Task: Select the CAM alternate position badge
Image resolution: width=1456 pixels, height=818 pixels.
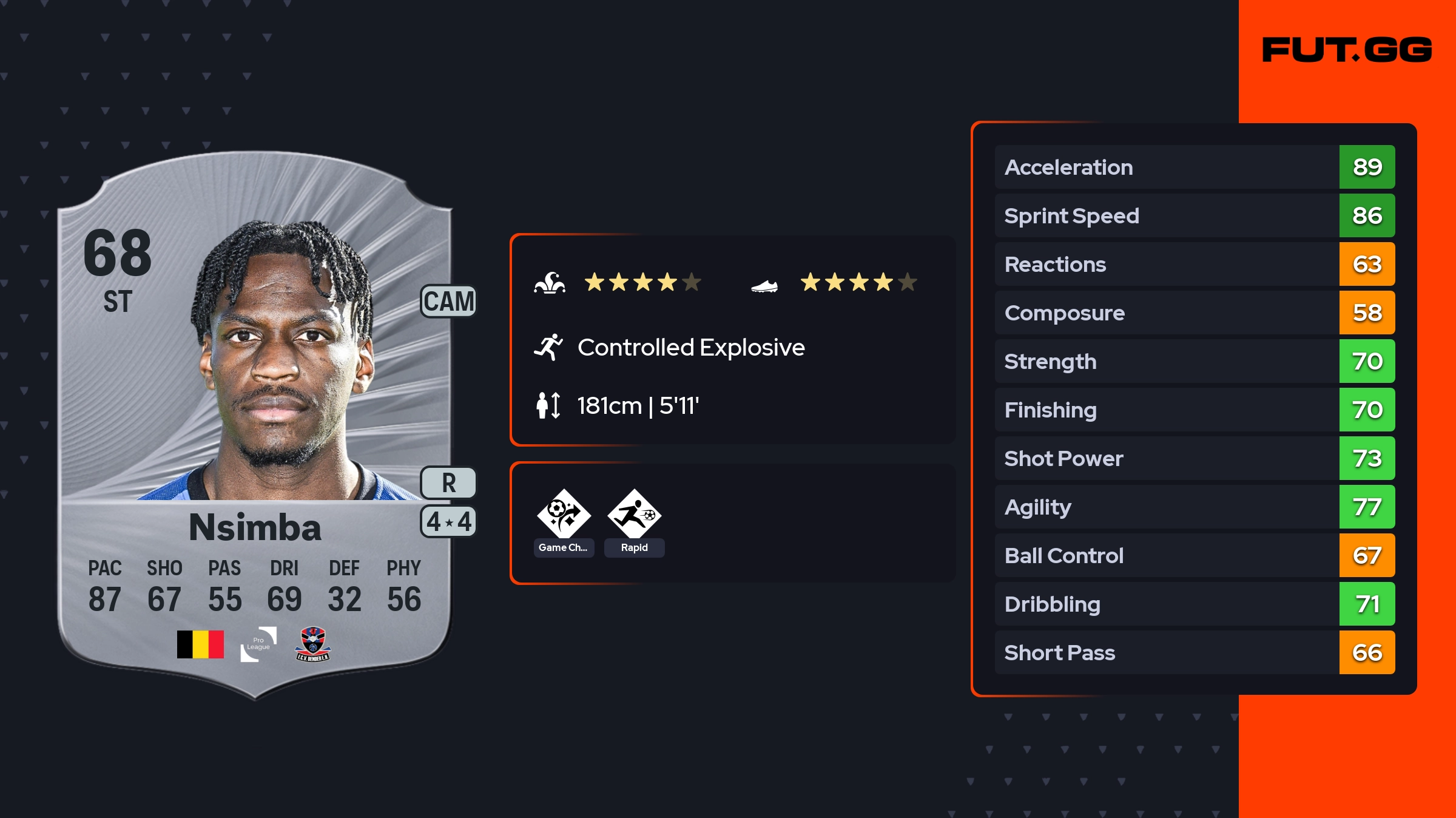Action: click(448, 302)
